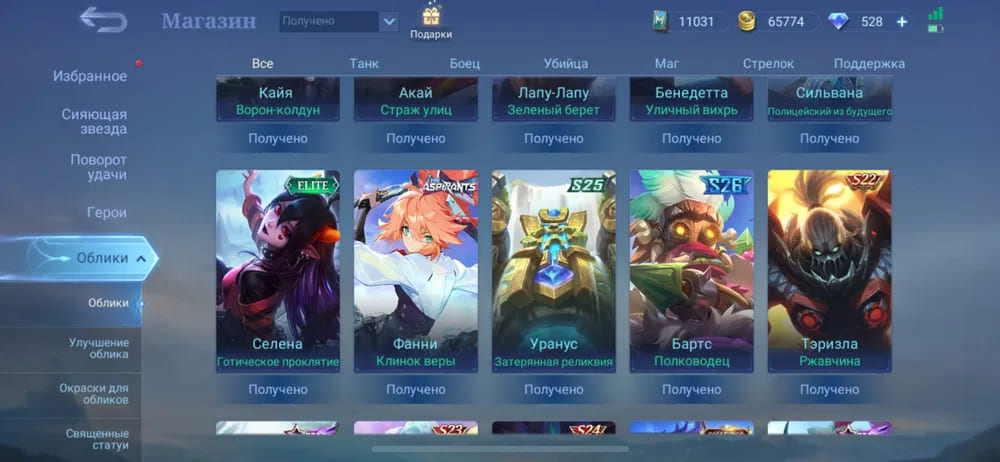The width and height of the screenshot is (1000, 462).
Task: Go to Поворот удачи
Action: [x=98, y=167]
